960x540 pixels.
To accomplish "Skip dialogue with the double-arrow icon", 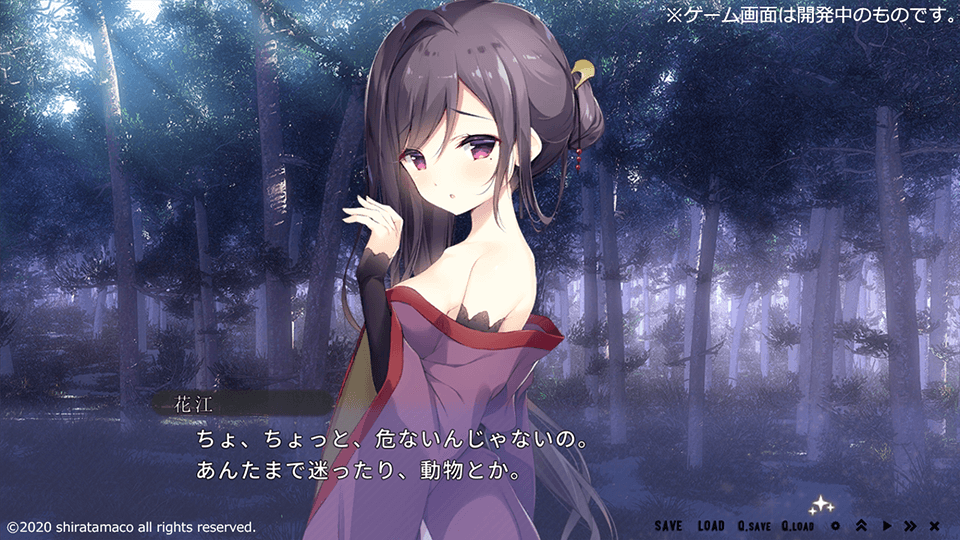I will click(x=910, y=526).
